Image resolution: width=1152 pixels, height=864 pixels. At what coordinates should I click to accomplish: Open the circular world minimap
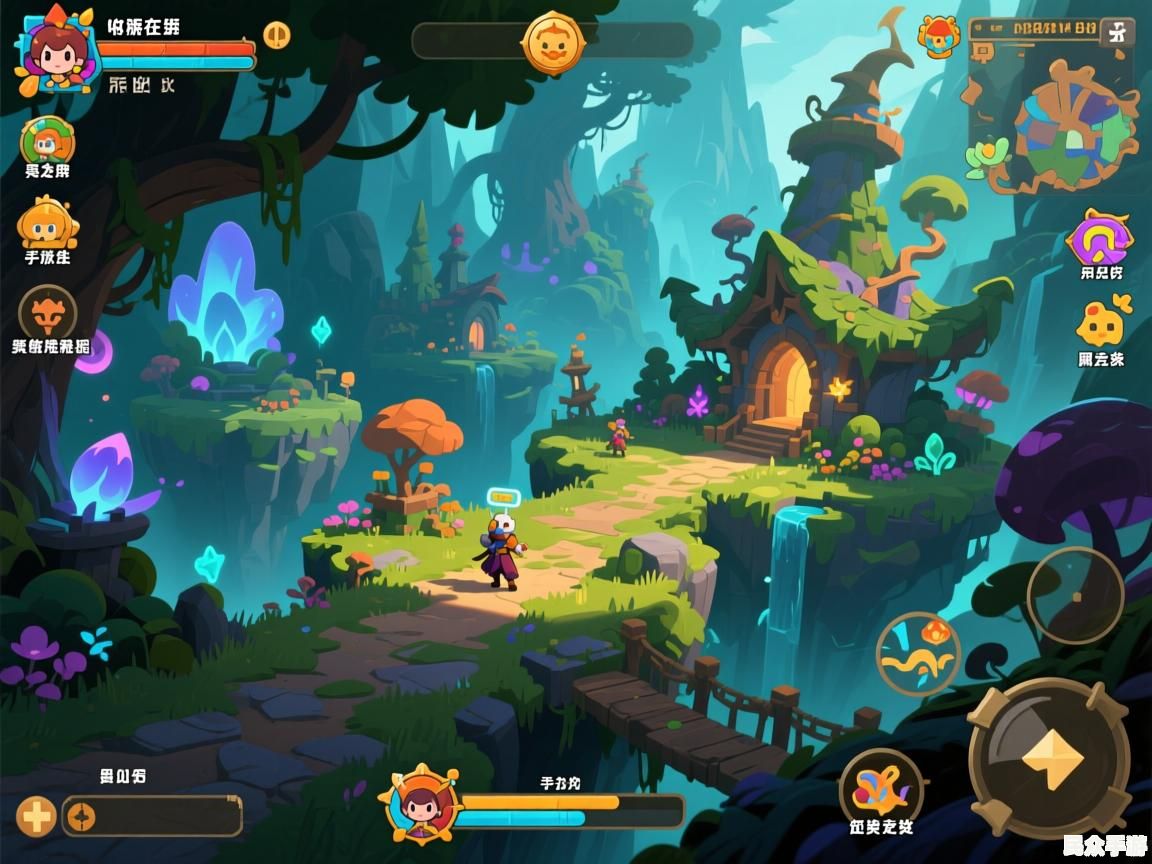[1062, 128]
